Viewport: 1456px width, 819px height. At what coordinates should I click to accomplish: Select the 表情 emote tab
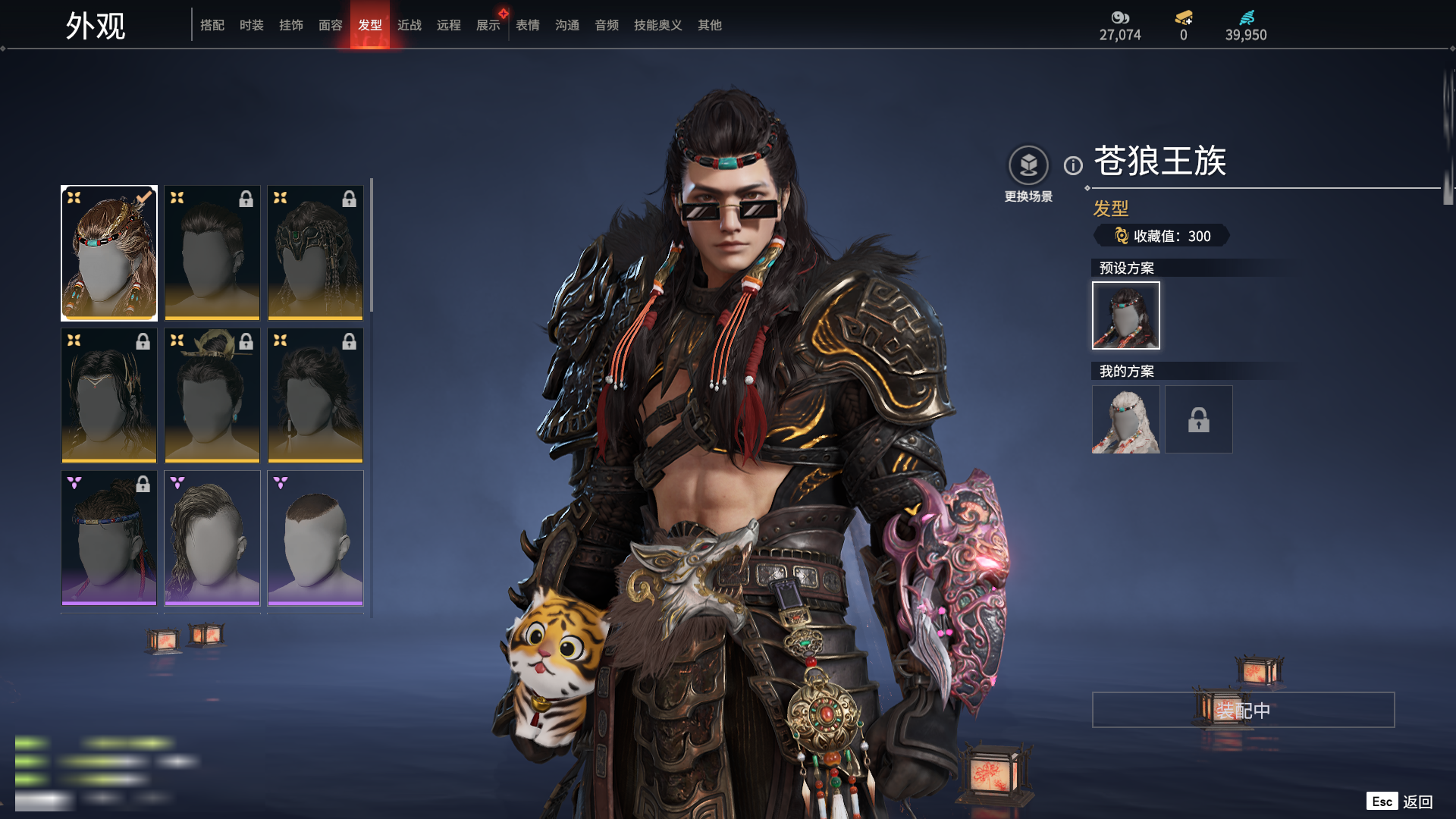[528, 25]
